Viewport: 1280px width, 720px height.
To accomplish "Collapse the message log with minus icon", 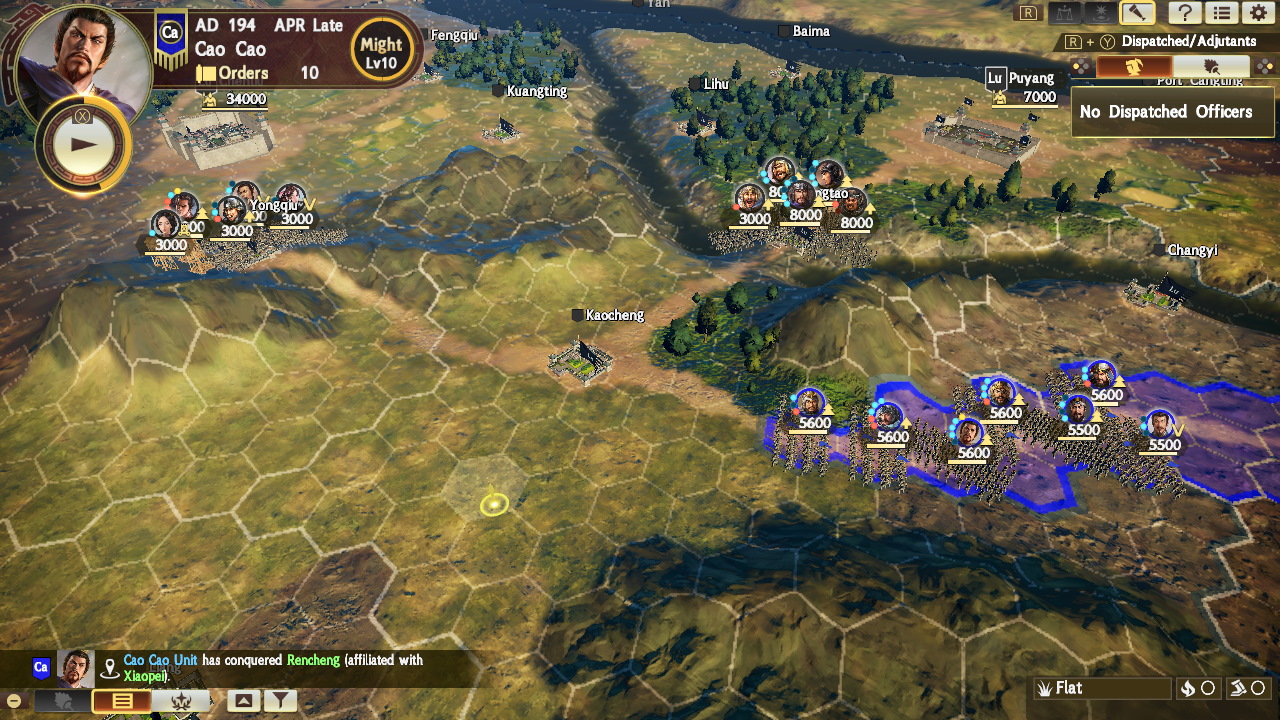I will pyautogui.click(x=13, y=700).
